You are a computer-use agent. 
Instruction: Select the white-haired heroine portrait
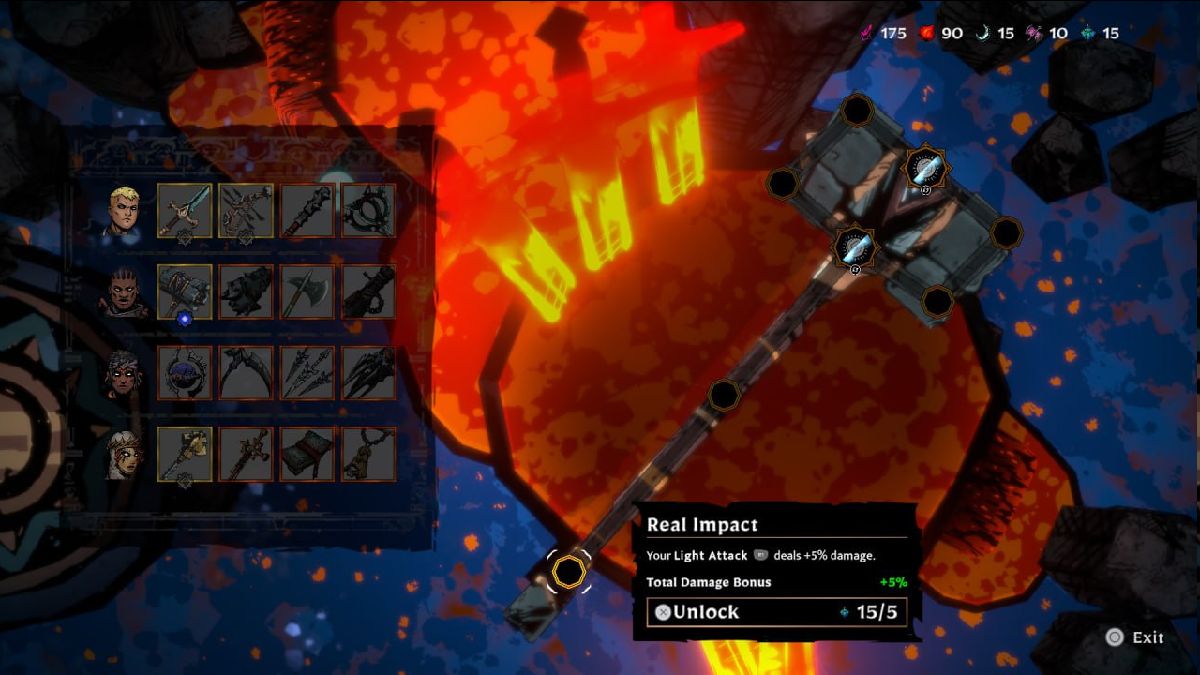click(125, 455)
